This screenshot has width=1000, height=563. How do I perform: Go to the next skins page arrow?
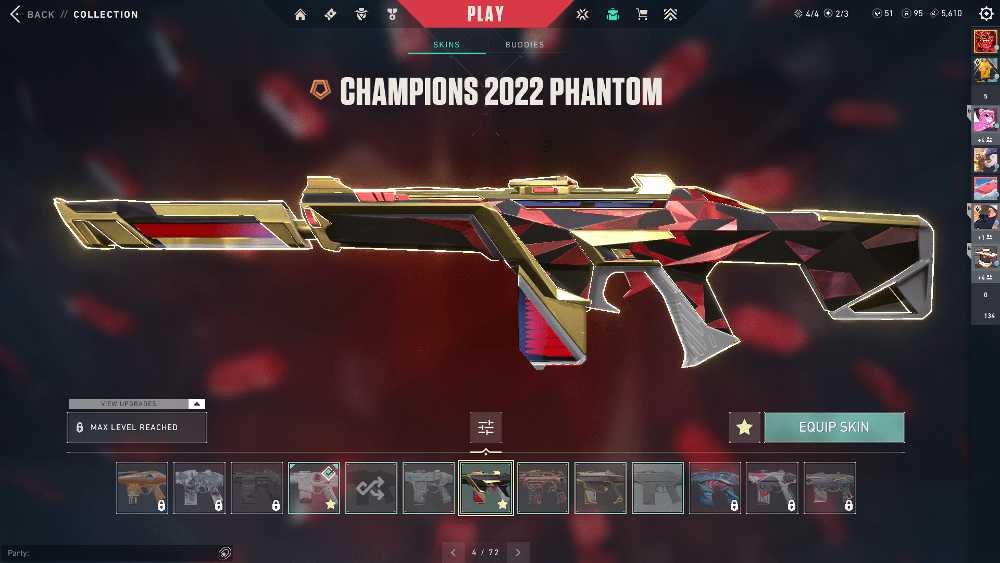click(x=518, y=552)
